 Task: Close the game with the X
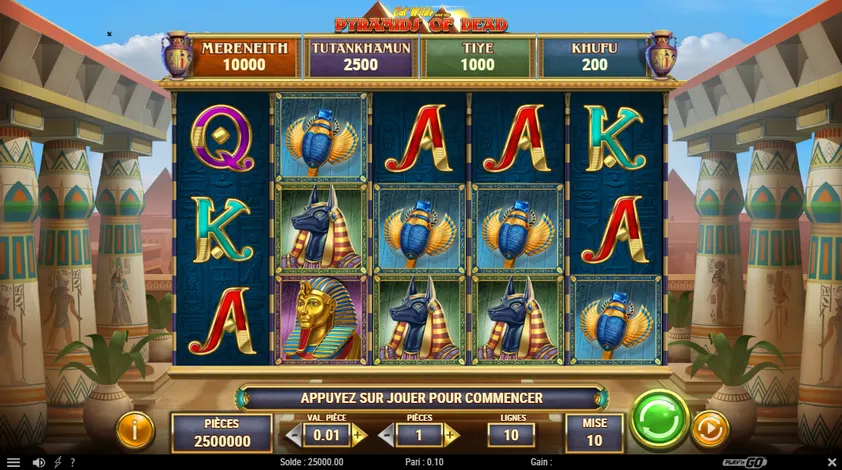(832, 462)
